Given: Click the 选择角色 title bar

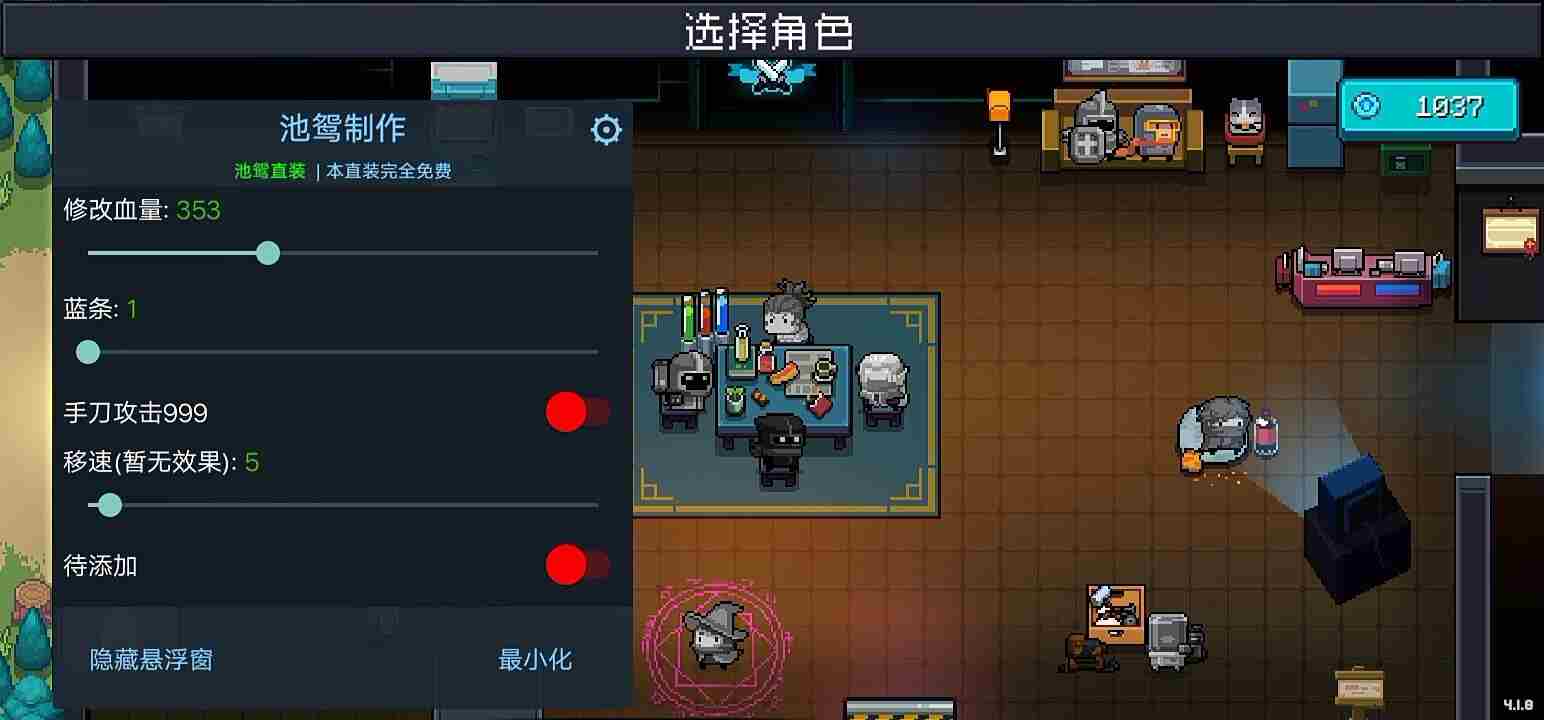Looking at the screenshot, I should click(x=770, y=31).
